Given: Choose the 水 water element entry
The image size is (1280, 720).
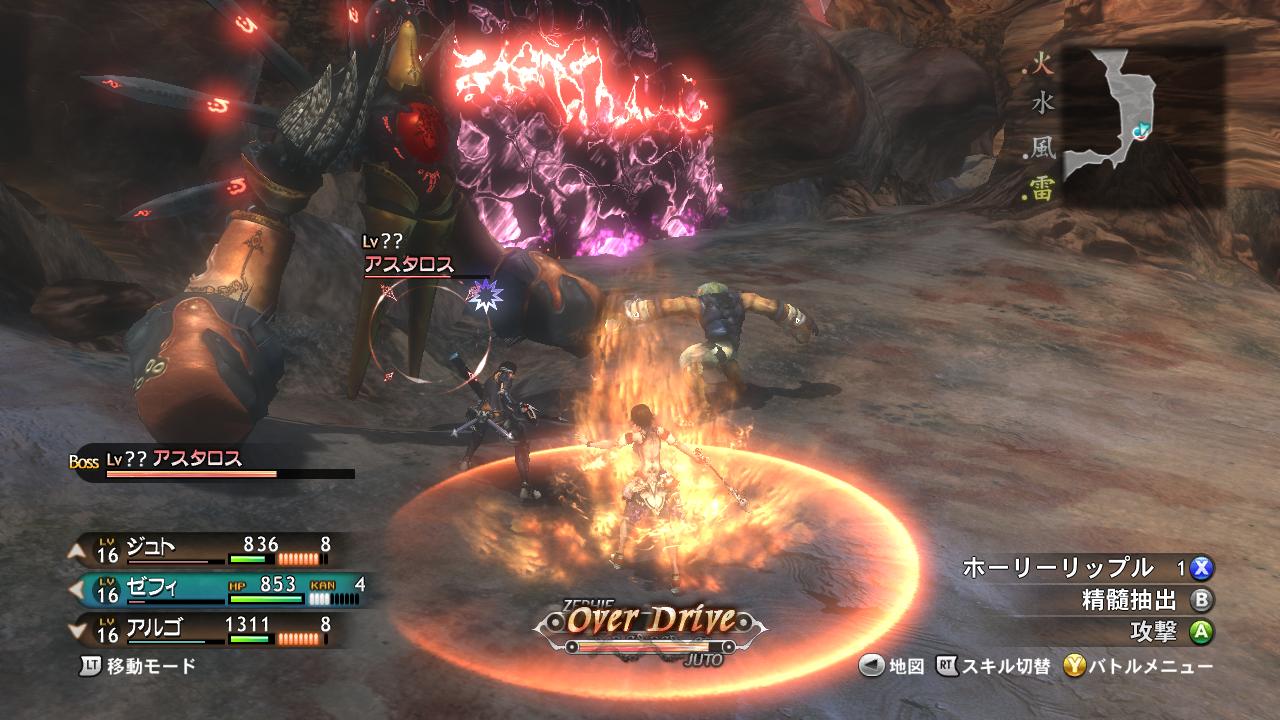Looking at the screenshot, I should click(x=1043, y=102).
